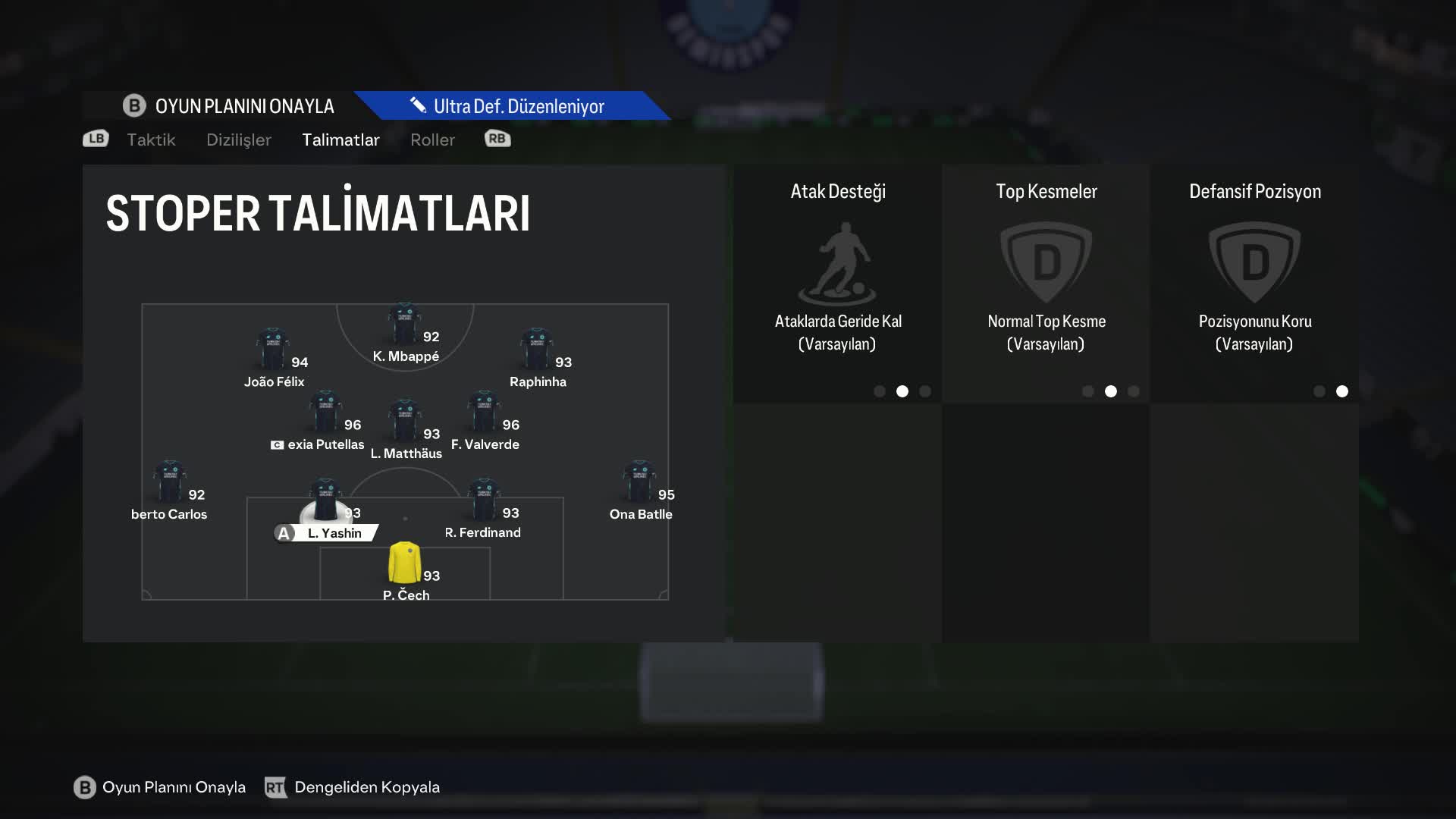Open the Dizilişler tab
Screen dimensions: 1456x819
click(x=238, y=140)
